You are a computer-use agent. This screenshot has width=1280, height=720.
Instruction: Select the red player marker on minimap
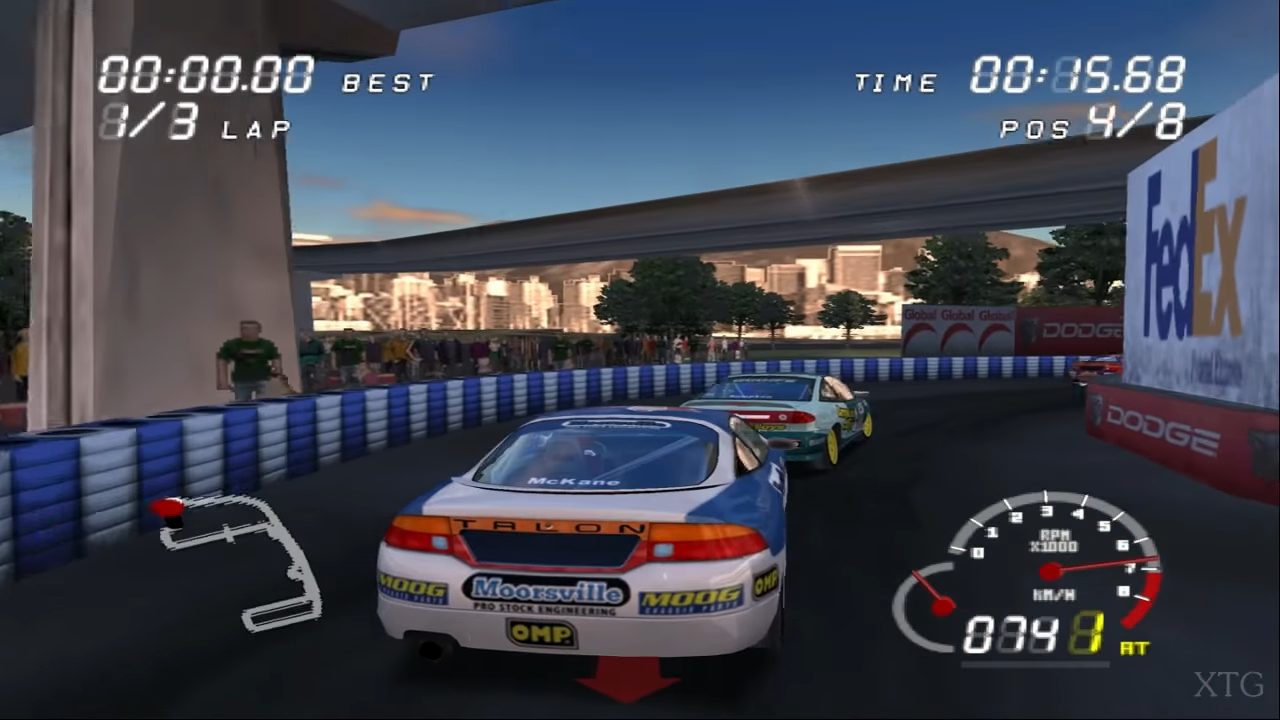click(x=169, y=509)
